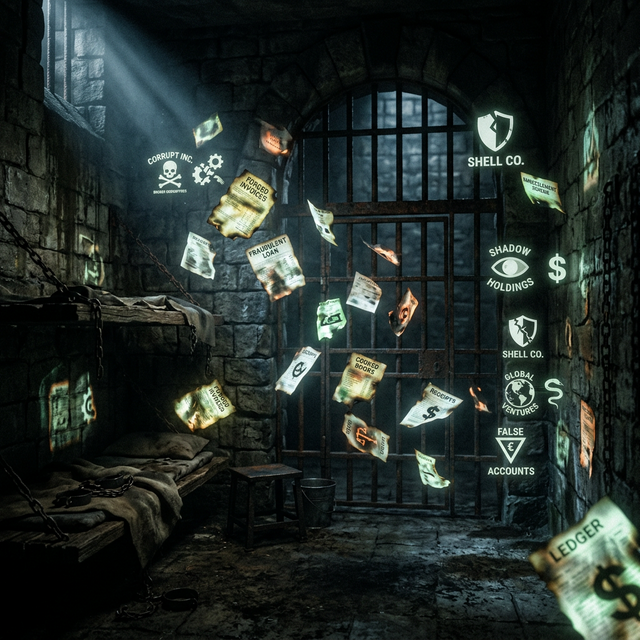
Task: Choose the Global Ventures globe icon
Action: (x=519, y=390)
